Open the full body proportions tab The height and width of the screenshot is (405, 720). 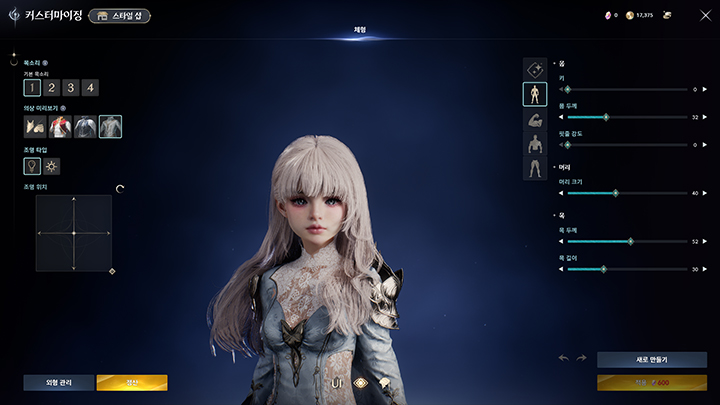(535, 94)
